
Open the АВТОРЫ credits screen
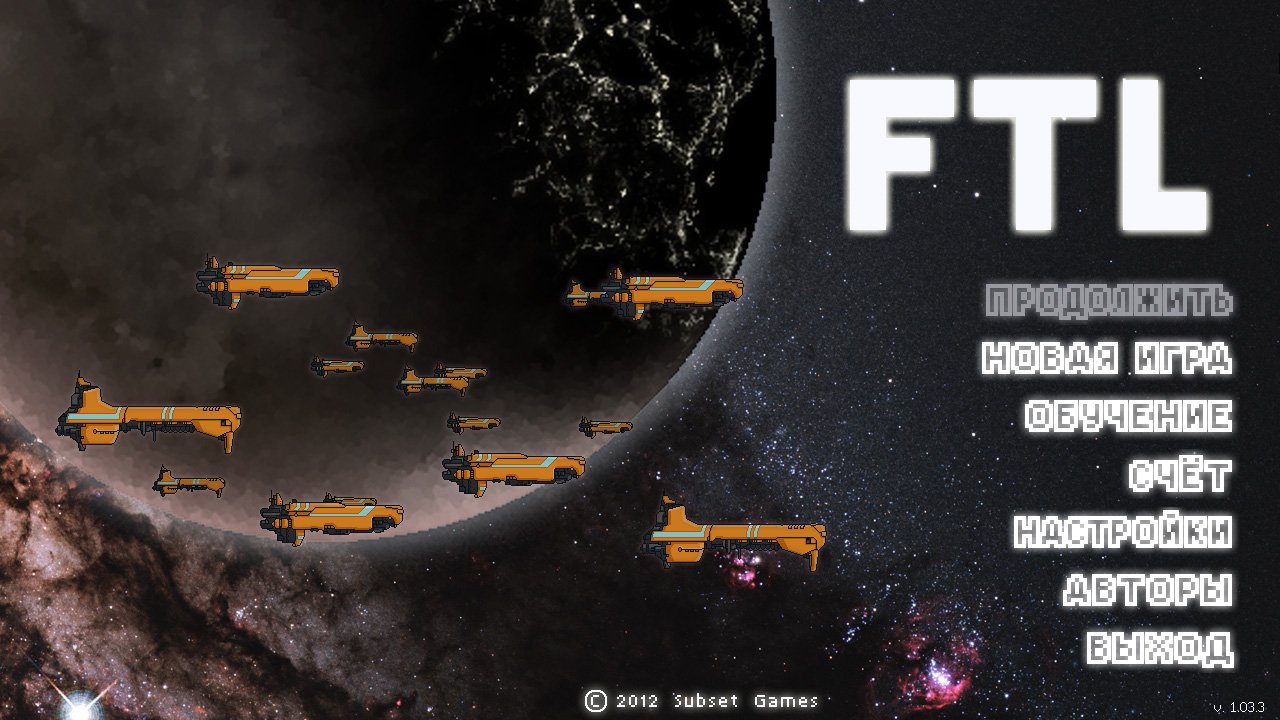coord(1151,590)
